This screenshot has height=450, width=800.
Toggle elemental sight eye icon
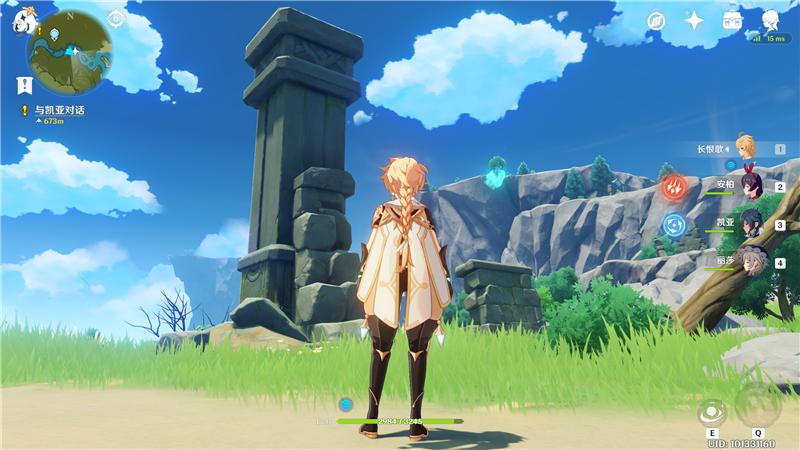(116, 18)
